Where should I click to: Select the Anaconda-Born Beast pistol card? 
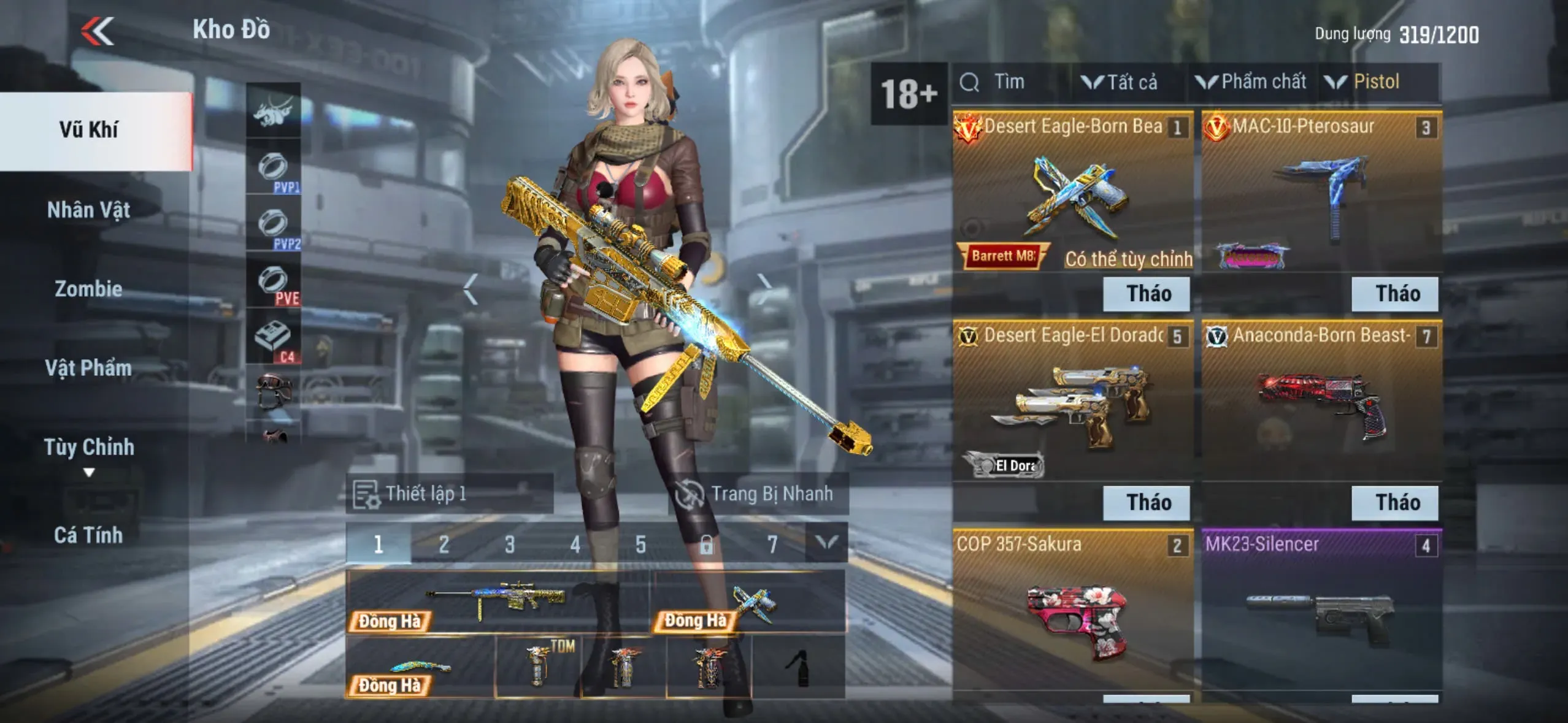[x=1321, y=399]
